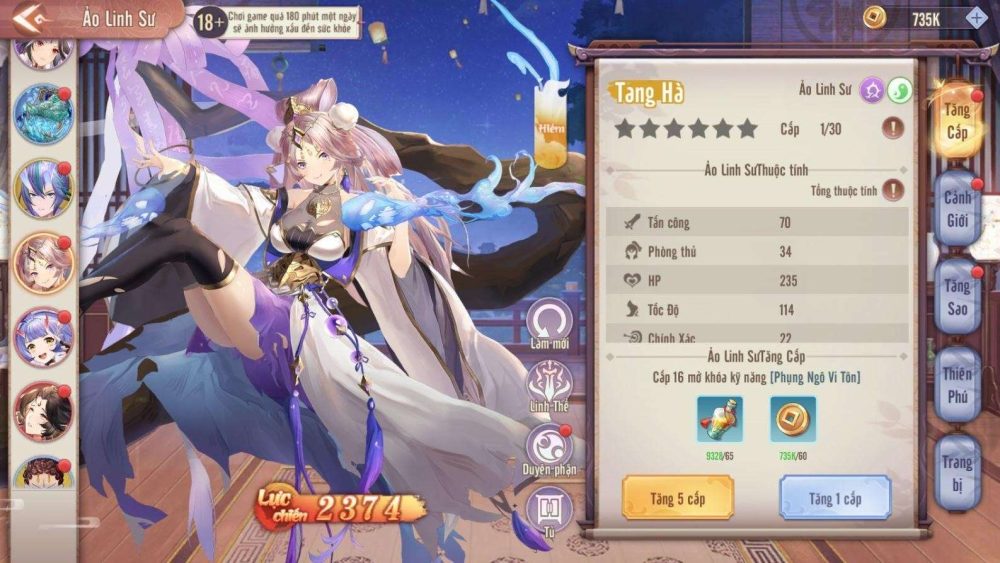The image size is (1000, 563).
Task: Choose the teal dragon character portrait
Action: click(44, 114)
